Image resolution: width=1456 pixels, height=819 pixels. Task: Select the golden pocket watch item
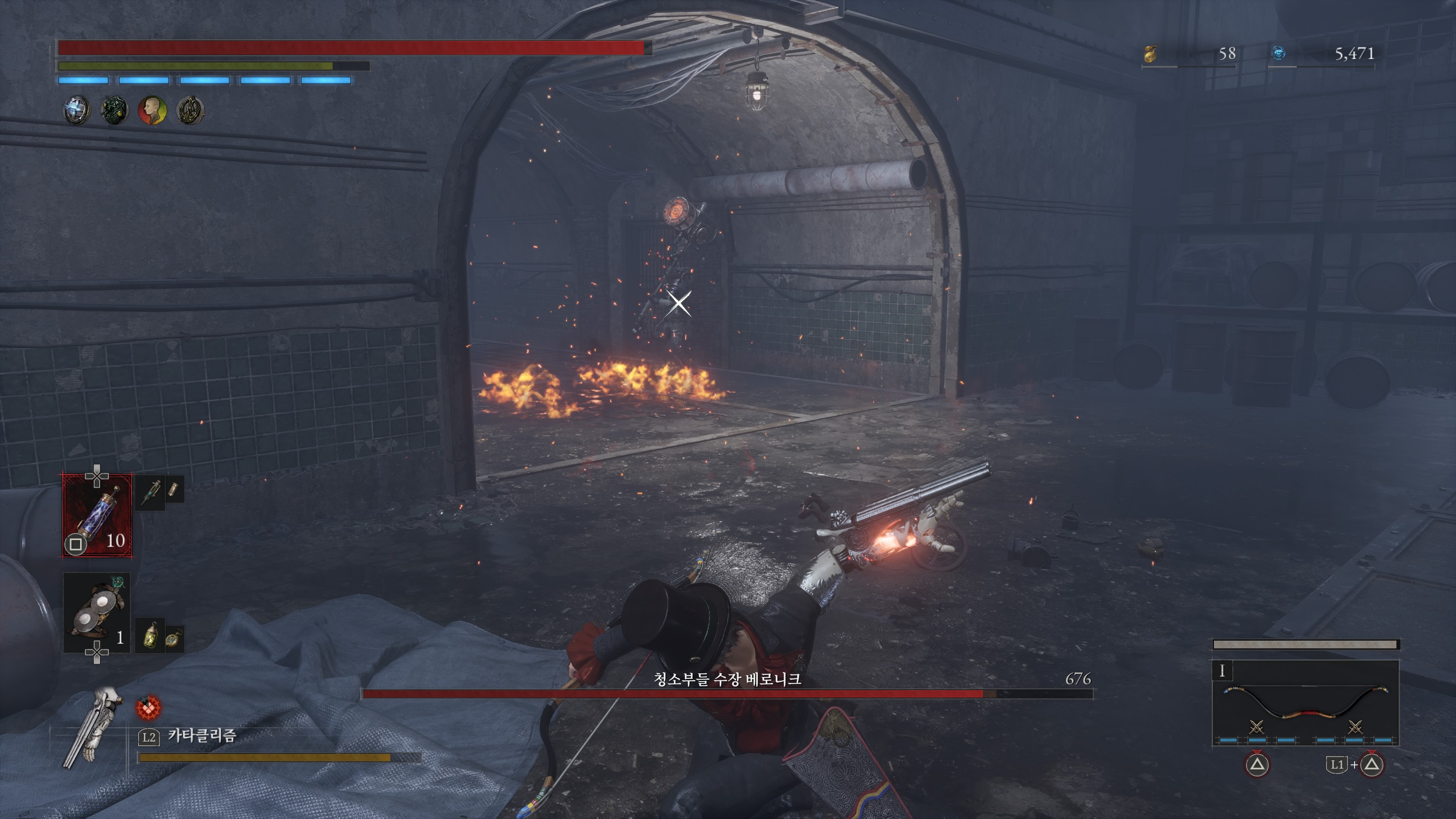click(x=172, y=639)
